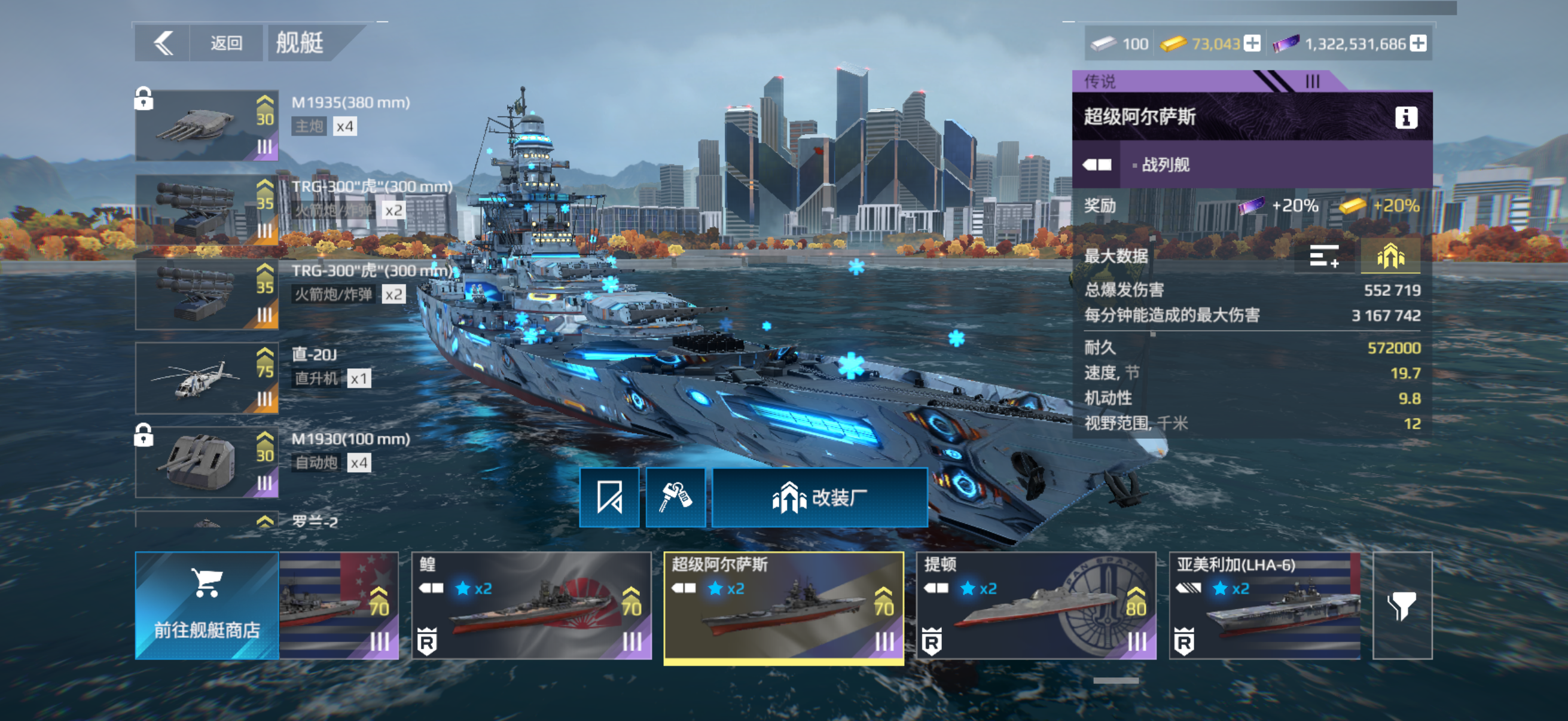Image resolution: width=1568 pixels, height=721 pixels.
Task: Select the 直-20J helicopter slot
Action: 207,378
